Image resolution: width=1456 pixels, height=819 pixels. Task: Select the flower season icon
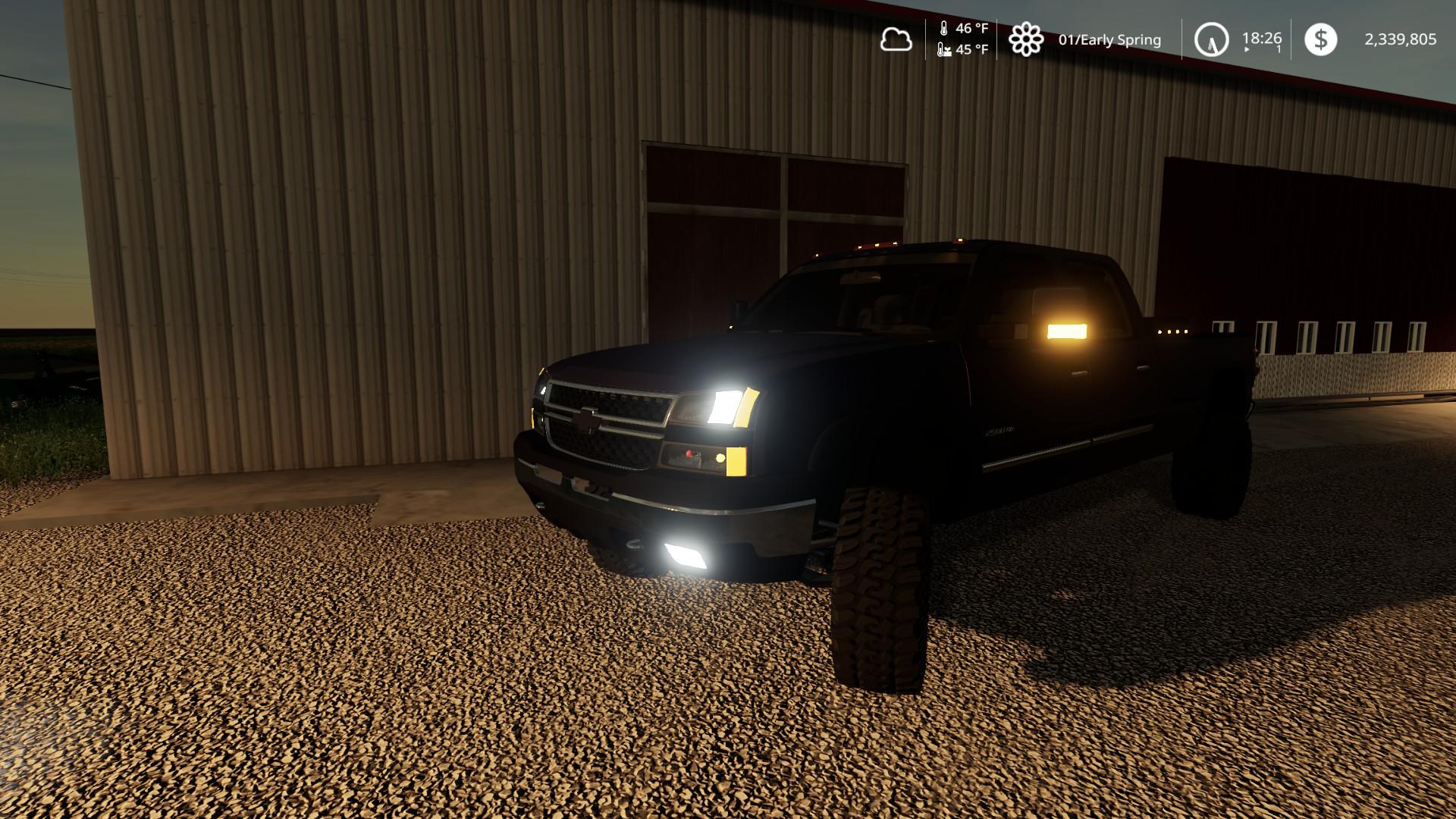point(1025,39)
